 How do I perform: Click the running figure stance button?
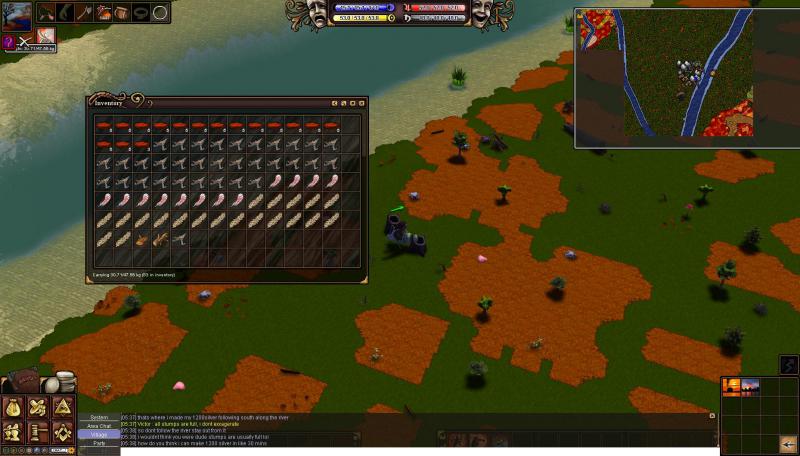pyautogui.click(x=789, y=365)
